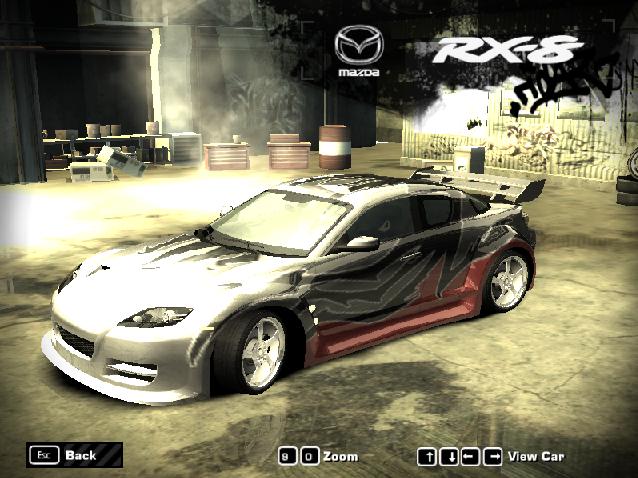
Task: Click the Back button
Action: pyautogui.click(x=75, y=455)
